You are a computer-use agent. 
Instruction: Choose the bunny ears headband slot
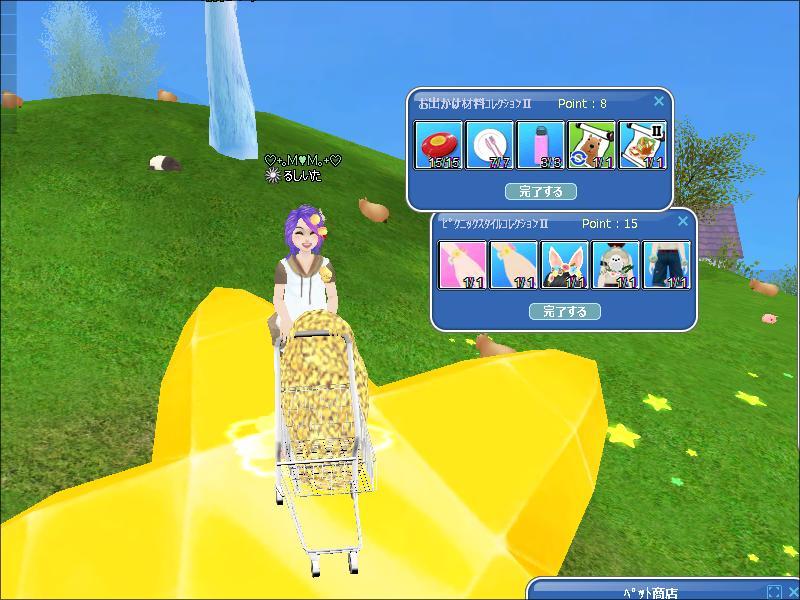[x=565, y=266]
